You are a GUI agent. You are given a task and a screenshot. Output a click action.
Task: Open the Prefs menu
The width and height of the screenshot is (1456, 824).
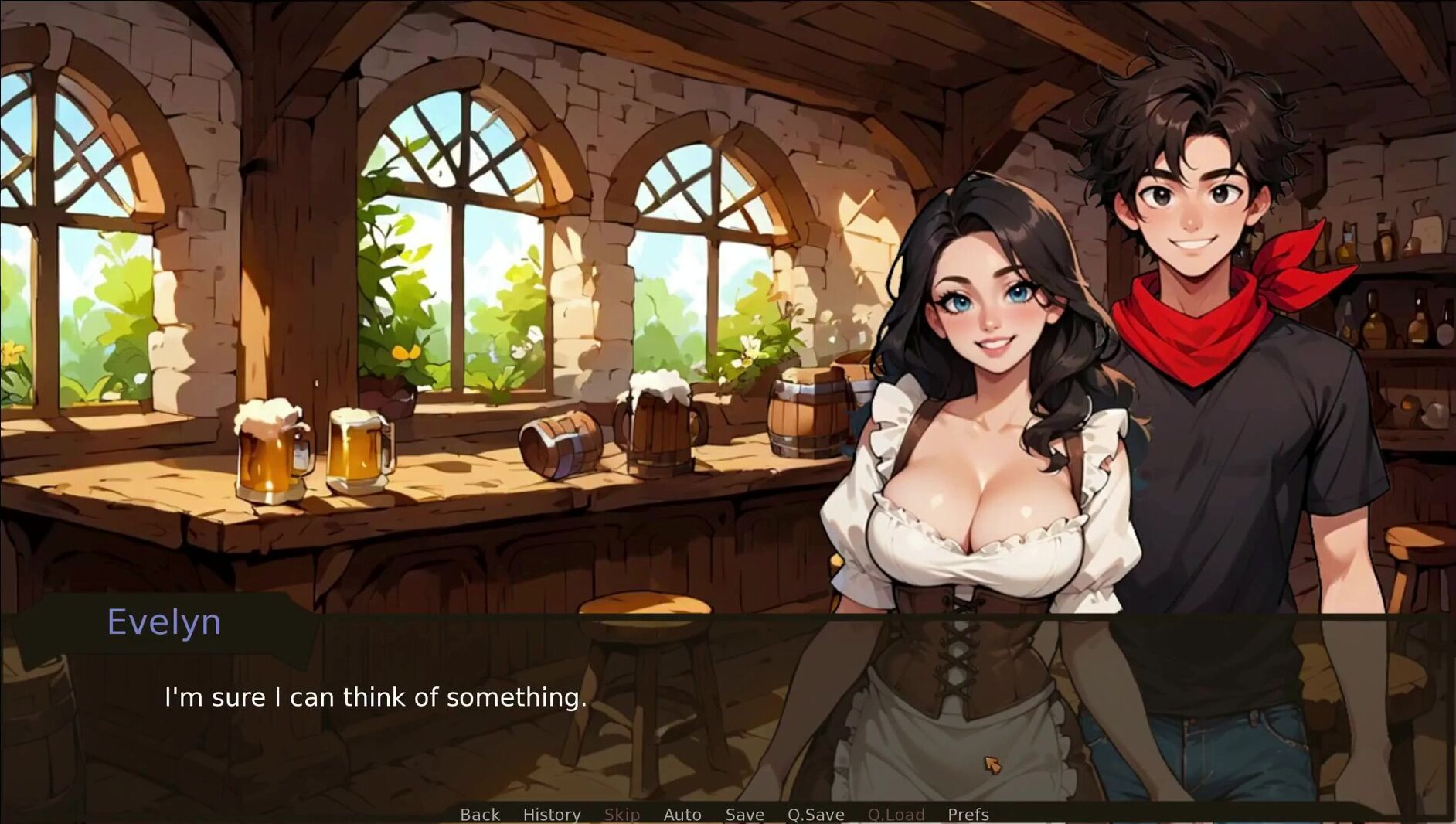point(968,814)
